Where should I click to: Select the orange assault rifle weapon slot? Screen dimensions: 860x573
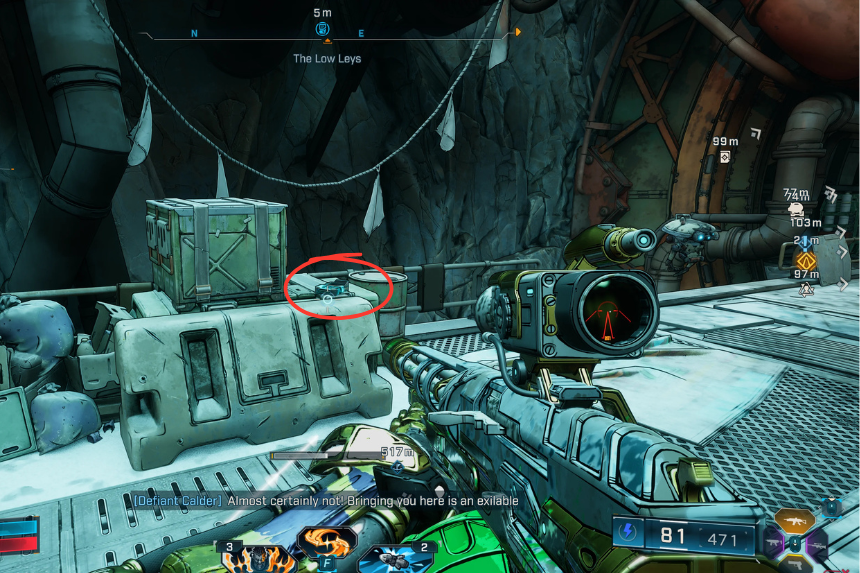[797, 520]
